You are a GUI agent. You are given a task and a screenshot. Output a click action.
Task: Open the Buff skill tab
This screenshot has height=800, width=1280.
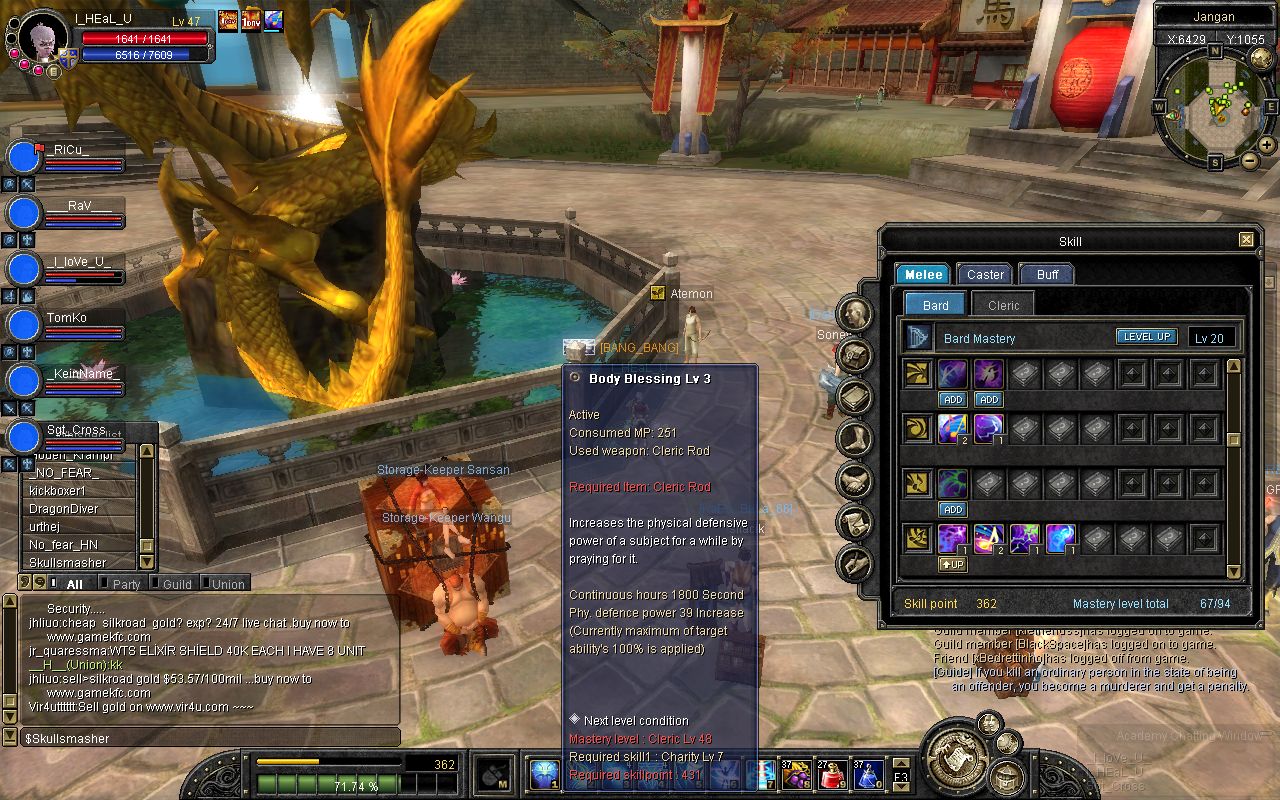(1046, 274)
